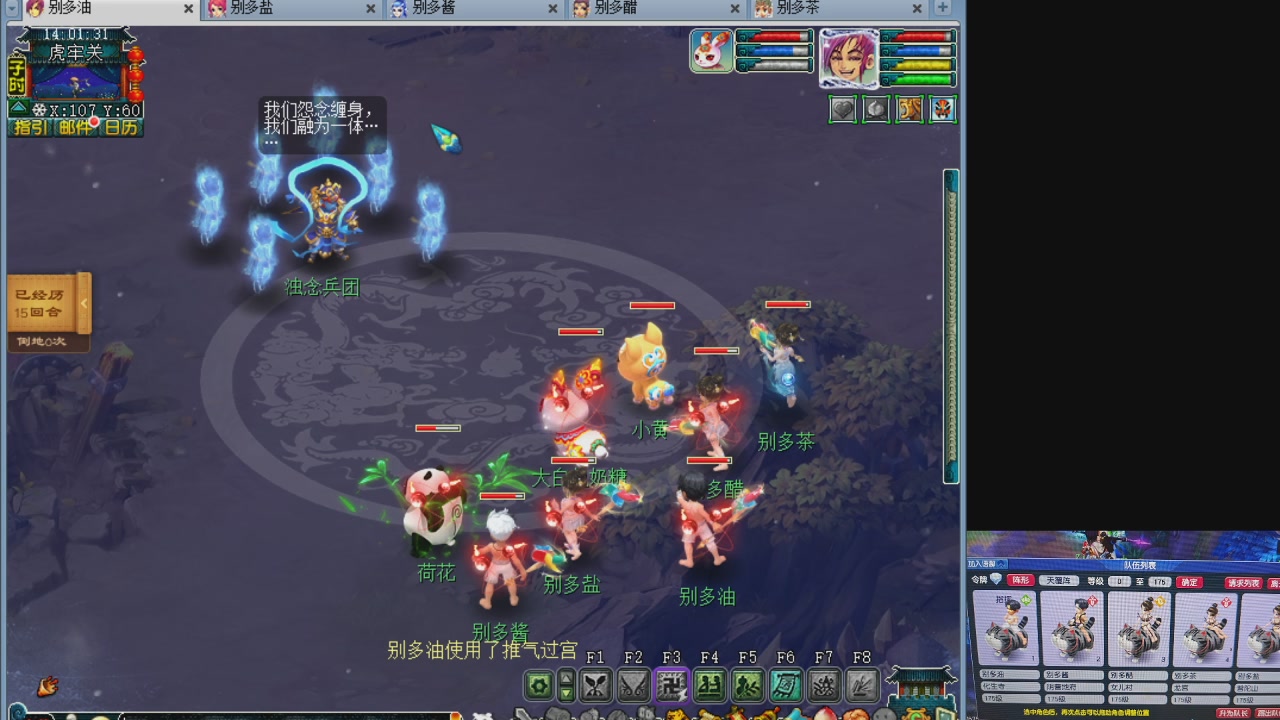The width and height of the screenshot is (1280, 720).
Task: Open the settings gear on the skill bar
Action: [x=537, y=685]
